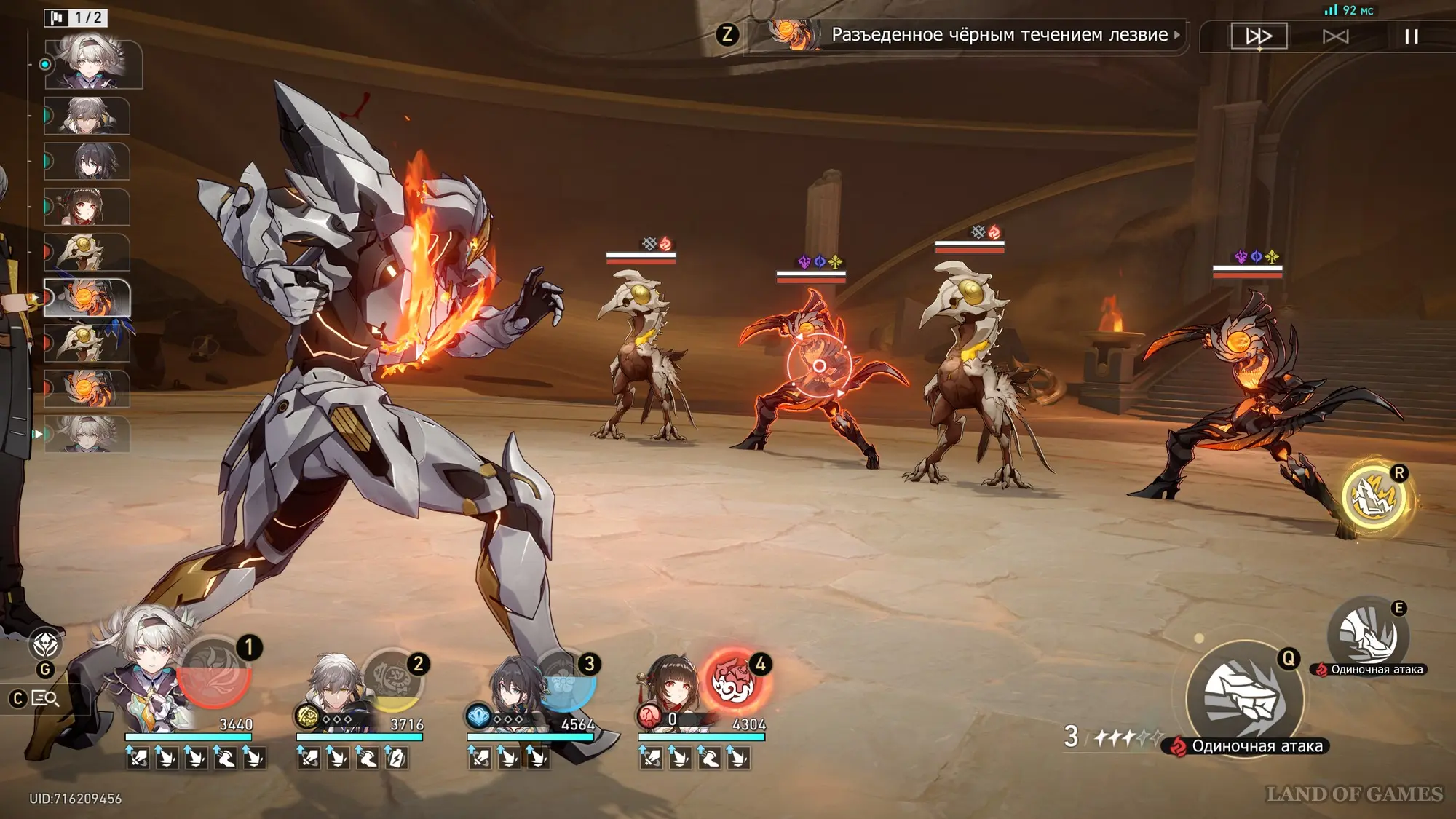Click the wave 1/2 flag indicator

pos(76,17)
